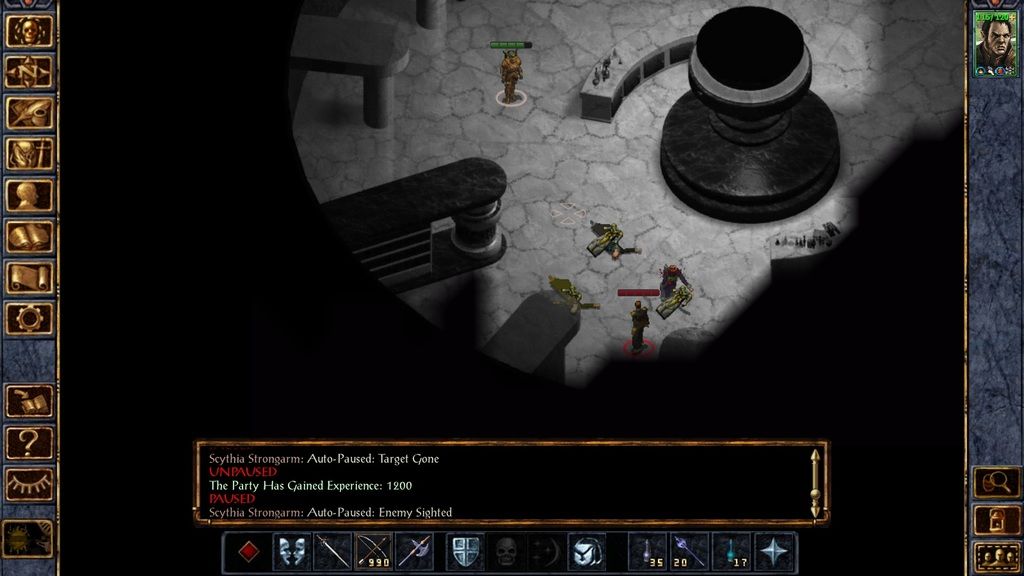Screen dimensions: 1024x576
Task: Toggle the closed-eye rest button
Action: 29,484
